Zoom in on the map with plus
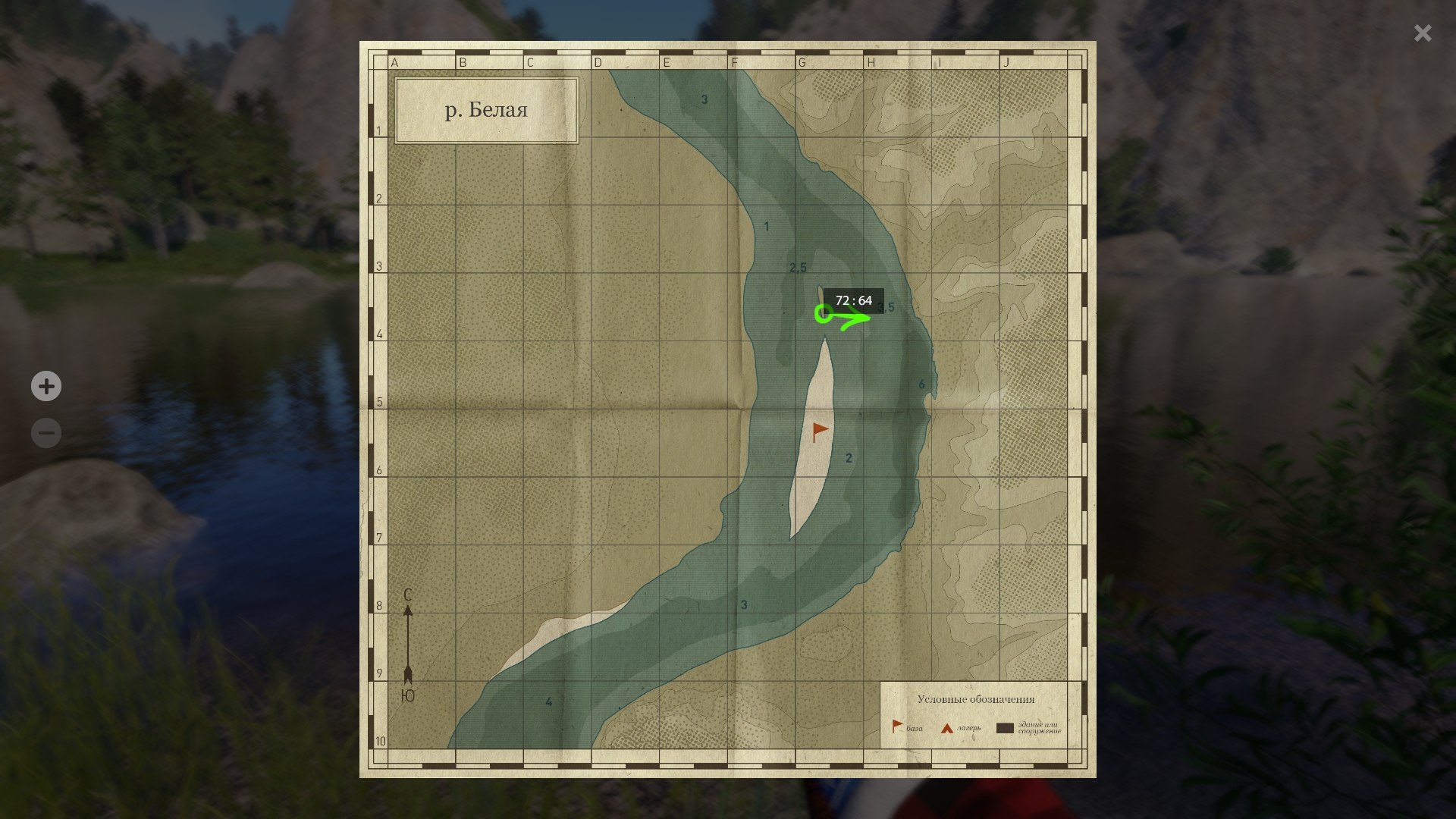The width and height of the screenshot is (1456, 819). 46,387
